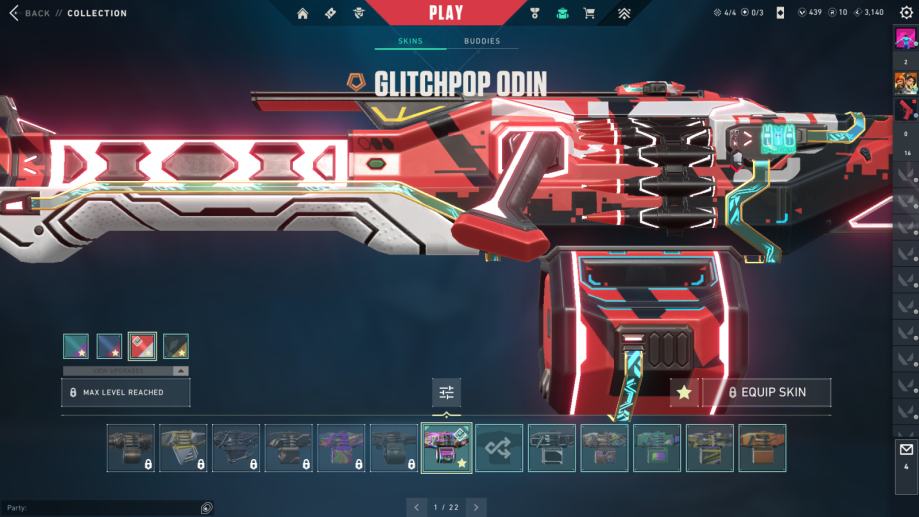Select the random shuffle skin tile
This screenshot has width=919, height=517.
point(499,448)
